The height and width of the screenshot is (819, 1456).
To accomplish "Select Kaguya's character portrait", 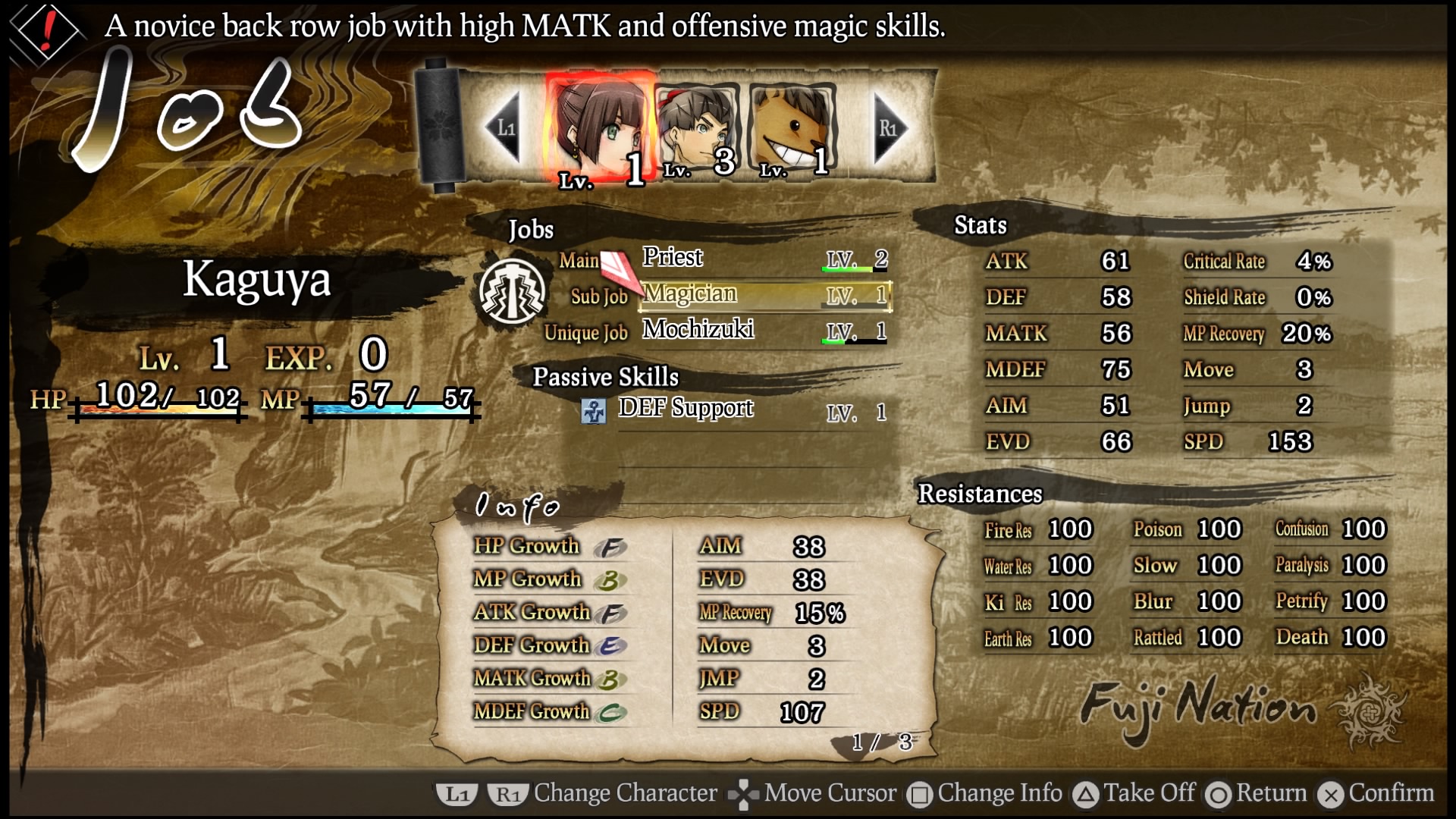I will 599,129.
